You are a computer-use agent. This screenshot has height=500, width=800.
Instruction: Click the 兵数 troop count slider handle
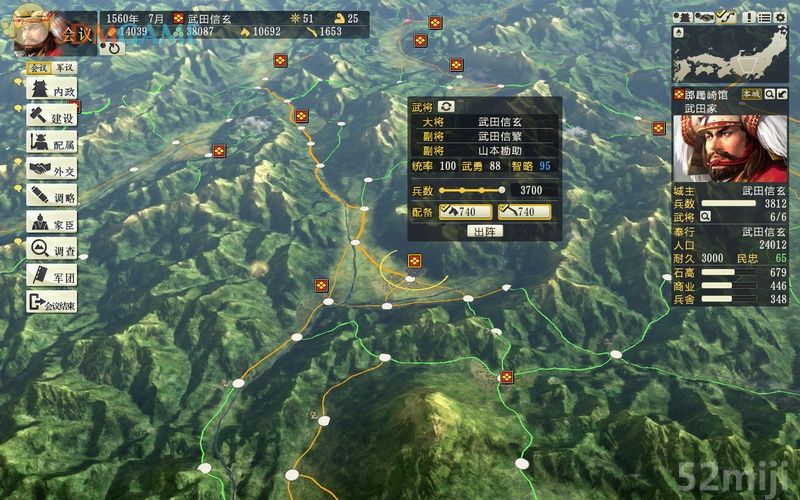coord(501,189)
